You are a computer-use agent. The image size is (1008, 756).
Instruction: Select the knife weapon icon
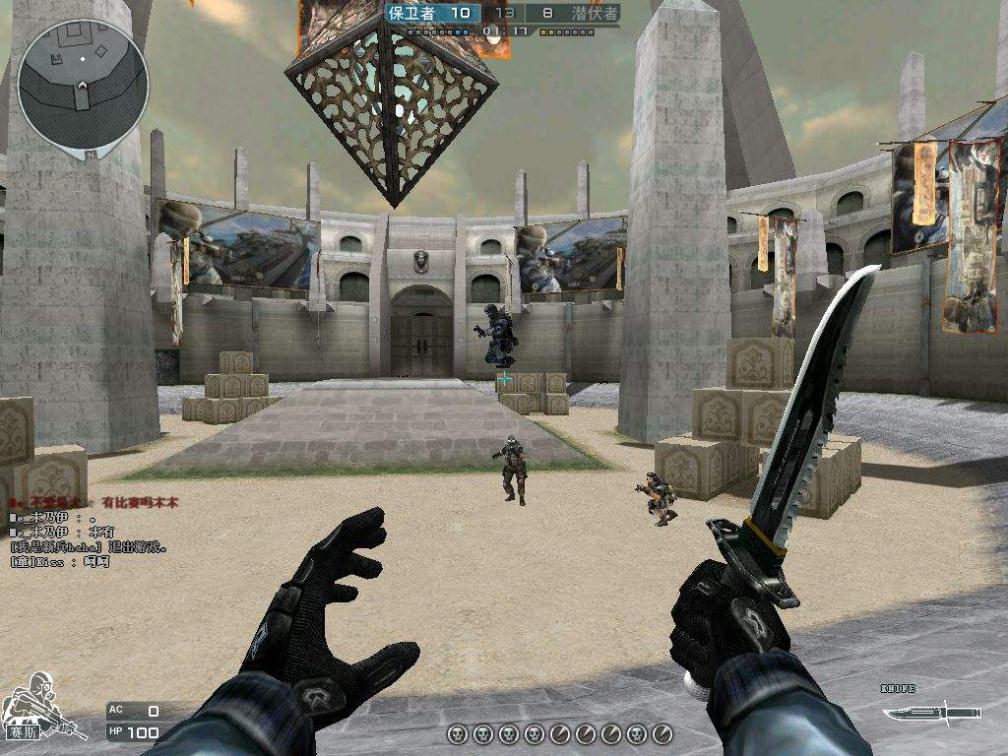pos(917,714)
